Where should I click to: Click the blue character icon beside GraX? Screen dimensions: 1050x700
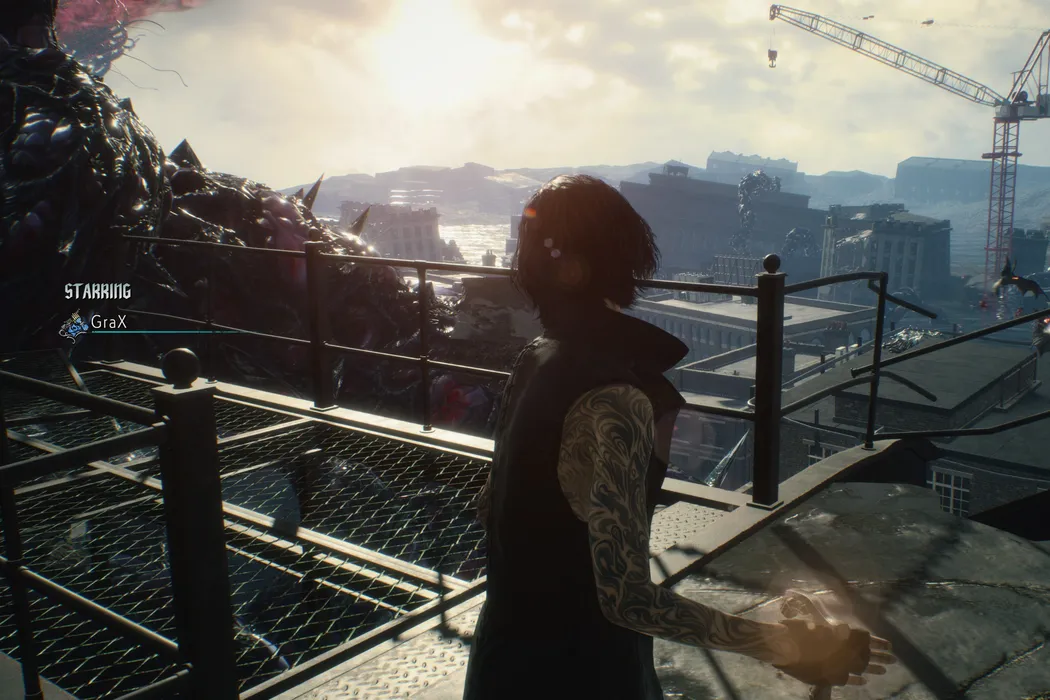(73, 325)
